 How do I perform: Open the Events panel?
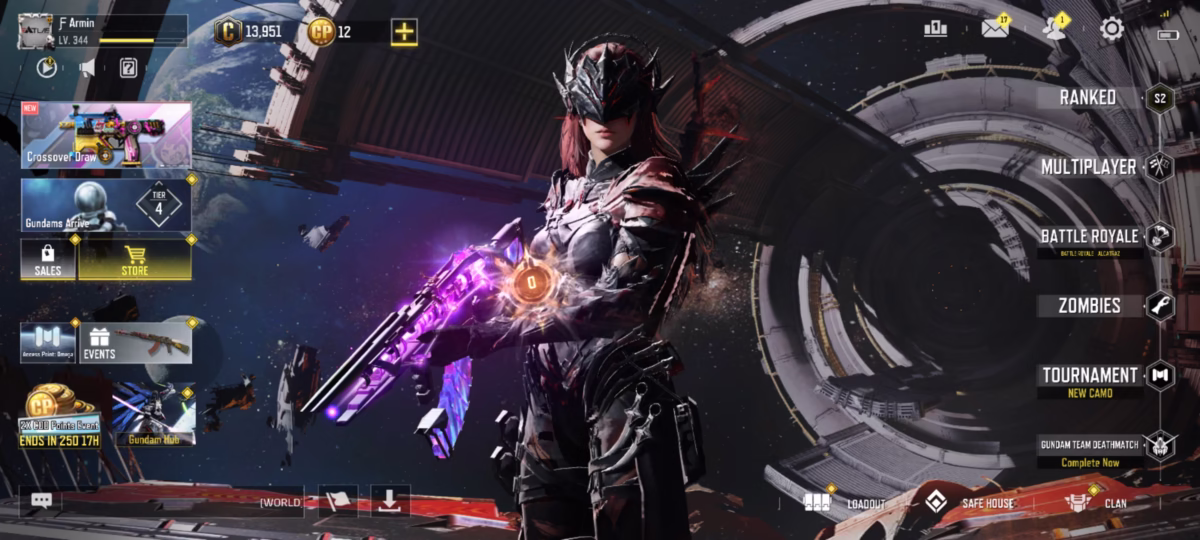(136, 342)
